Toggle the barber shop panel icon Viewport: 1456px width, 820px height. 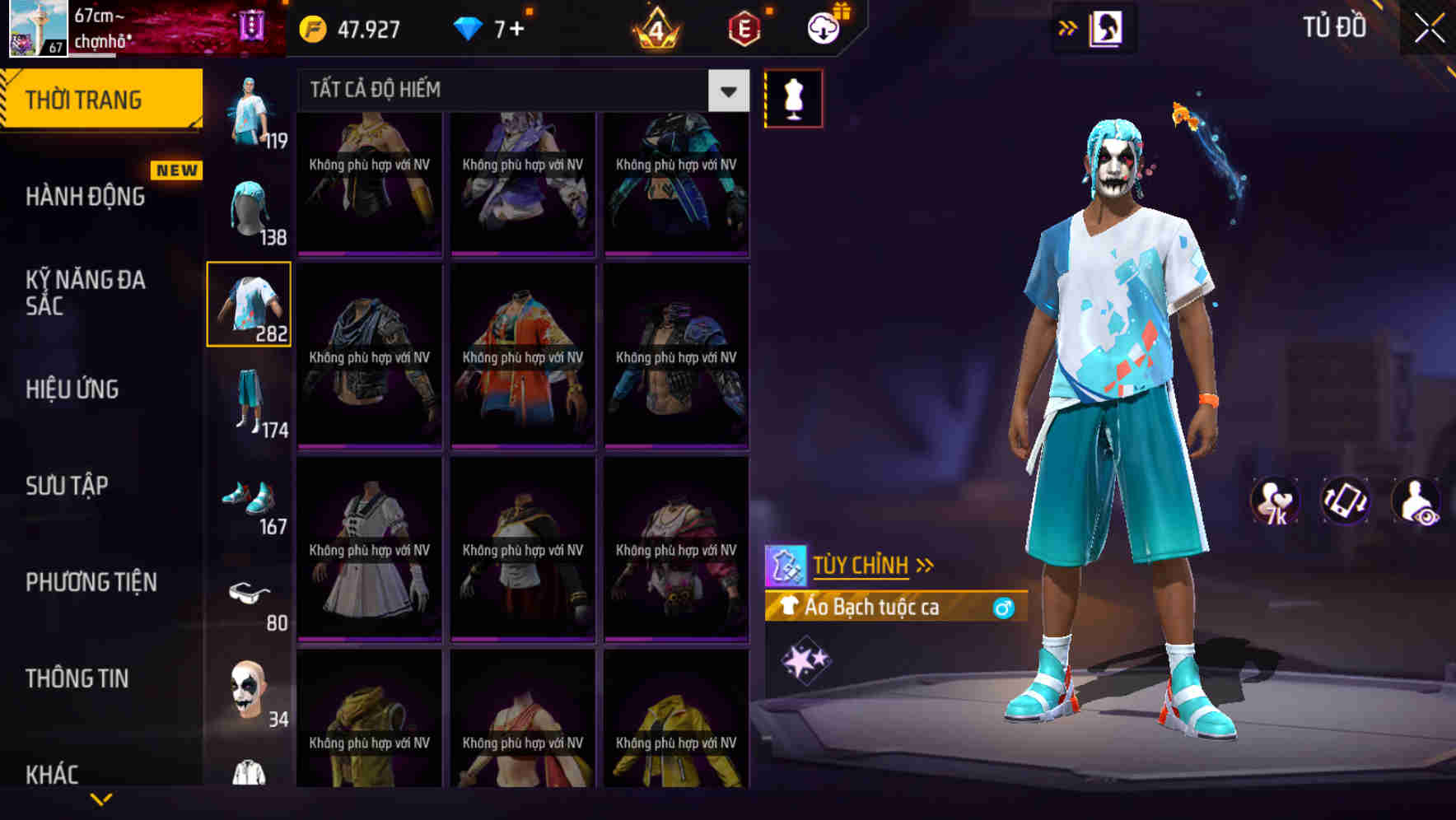click(1107, 27)
